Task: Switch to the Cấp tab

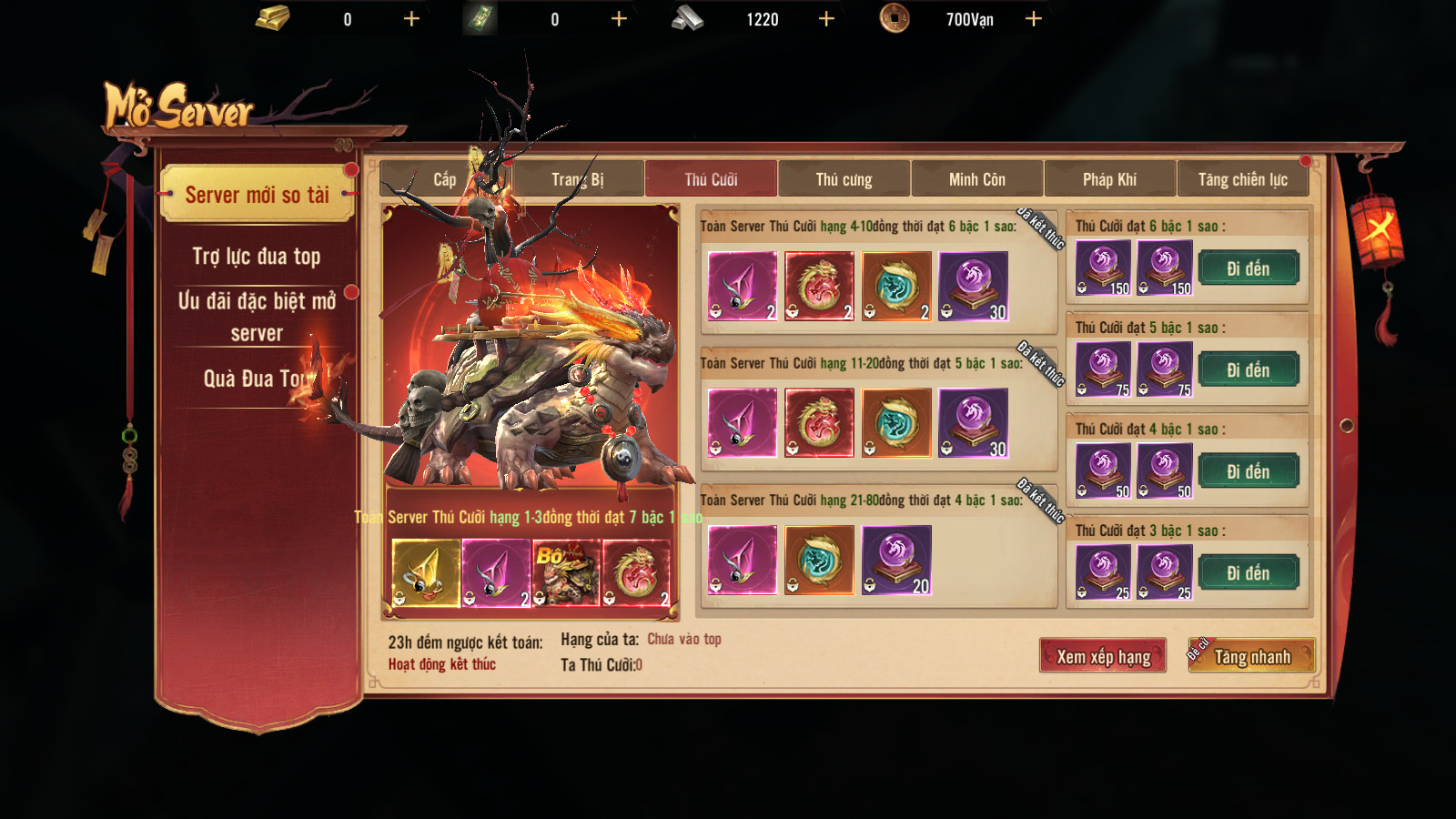Action: [445, 179]
